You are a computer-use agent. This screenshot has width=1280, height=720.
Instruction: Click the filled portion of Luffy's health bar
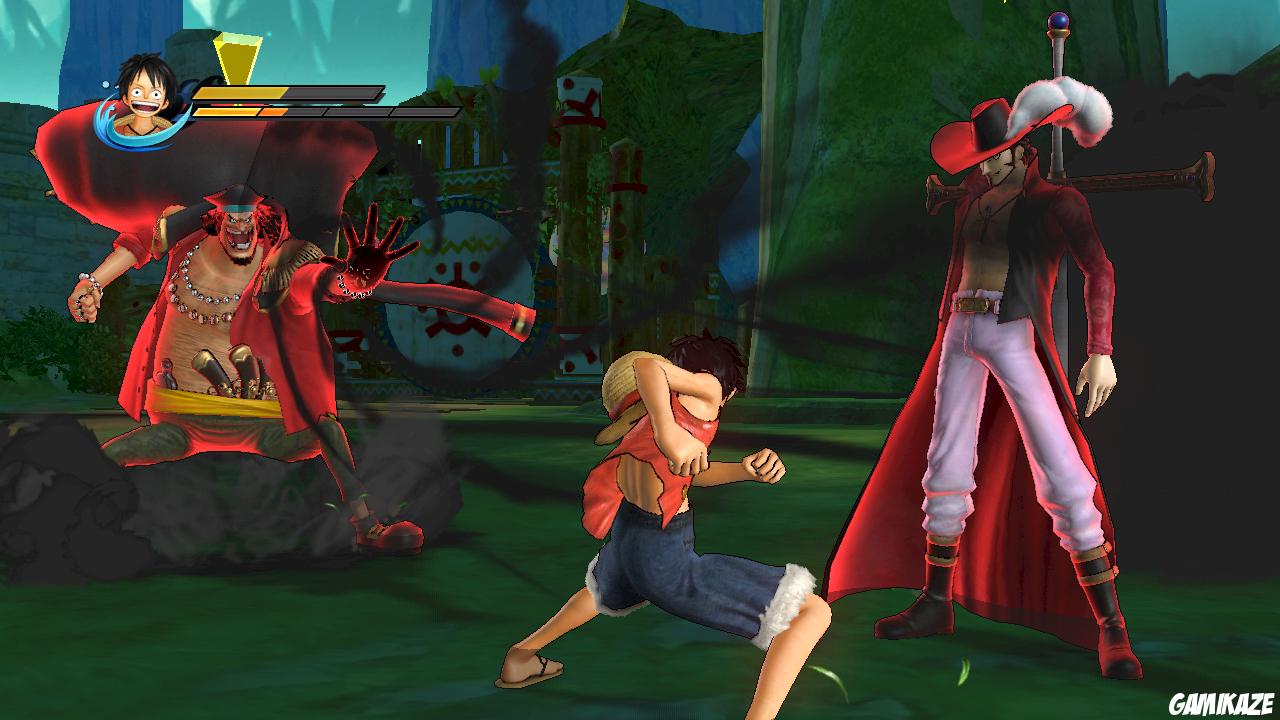240,93
